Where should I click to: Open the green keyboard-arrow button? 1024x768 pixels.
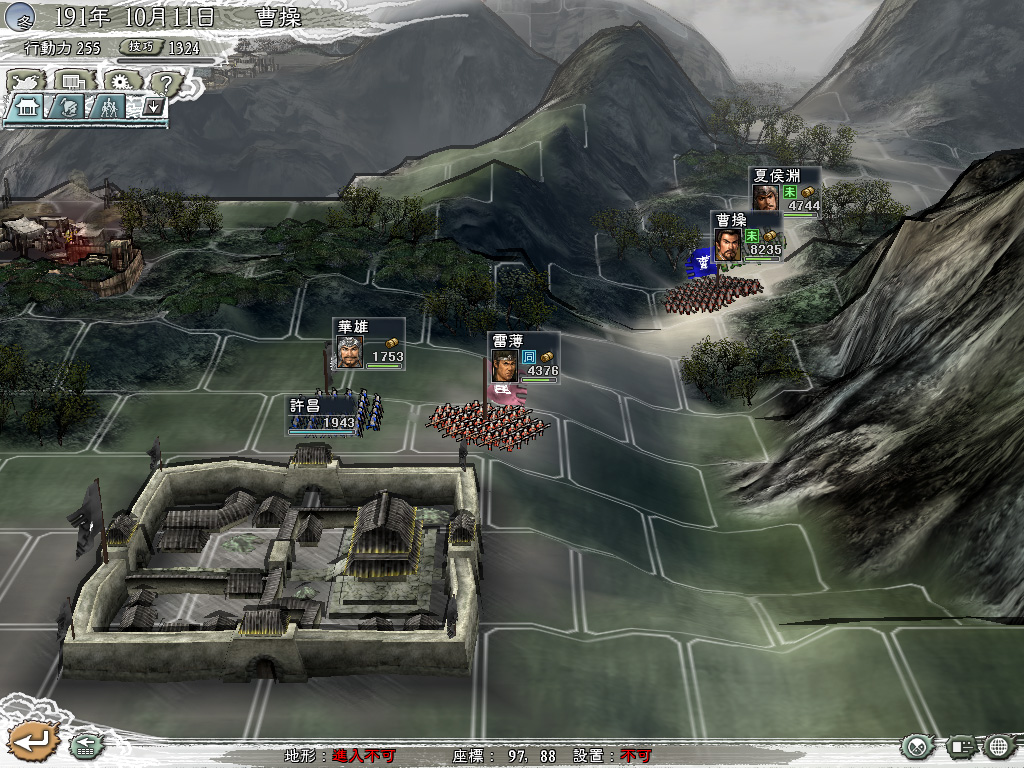point(84,745)
